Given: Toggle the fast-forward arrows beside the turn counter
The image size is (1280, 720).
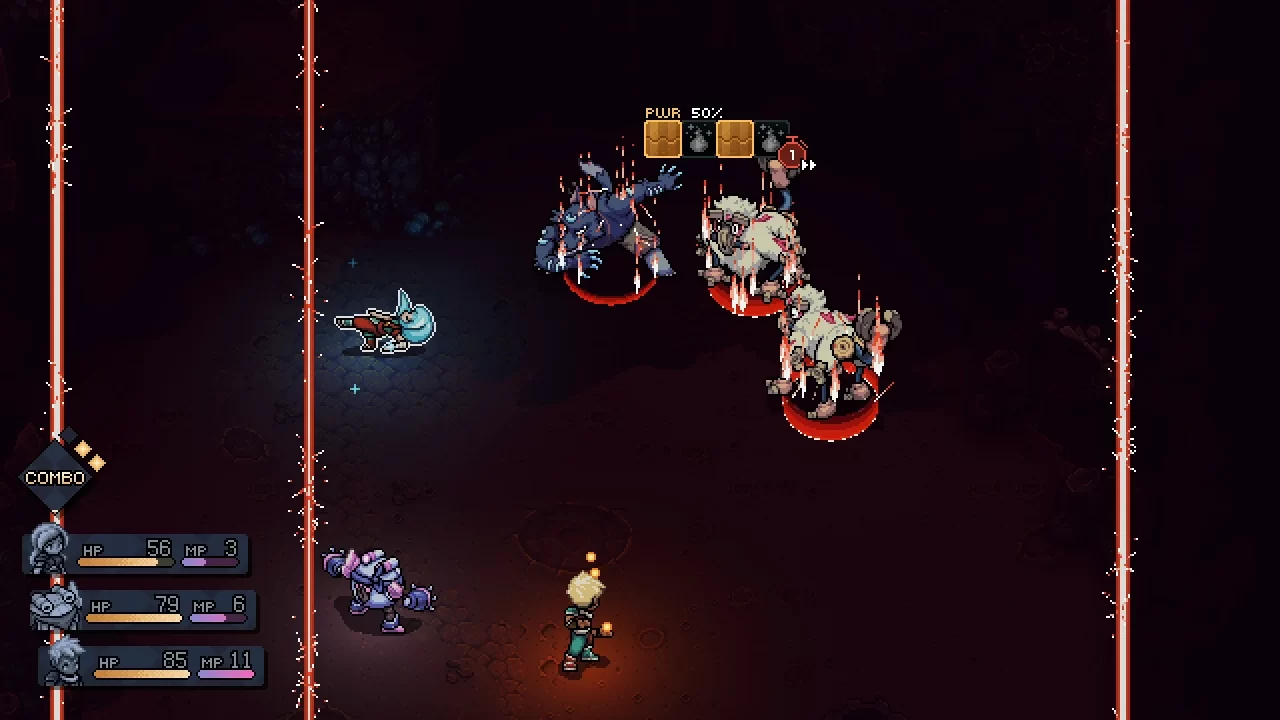Looking at the screenshot, I should coord(808,164).
